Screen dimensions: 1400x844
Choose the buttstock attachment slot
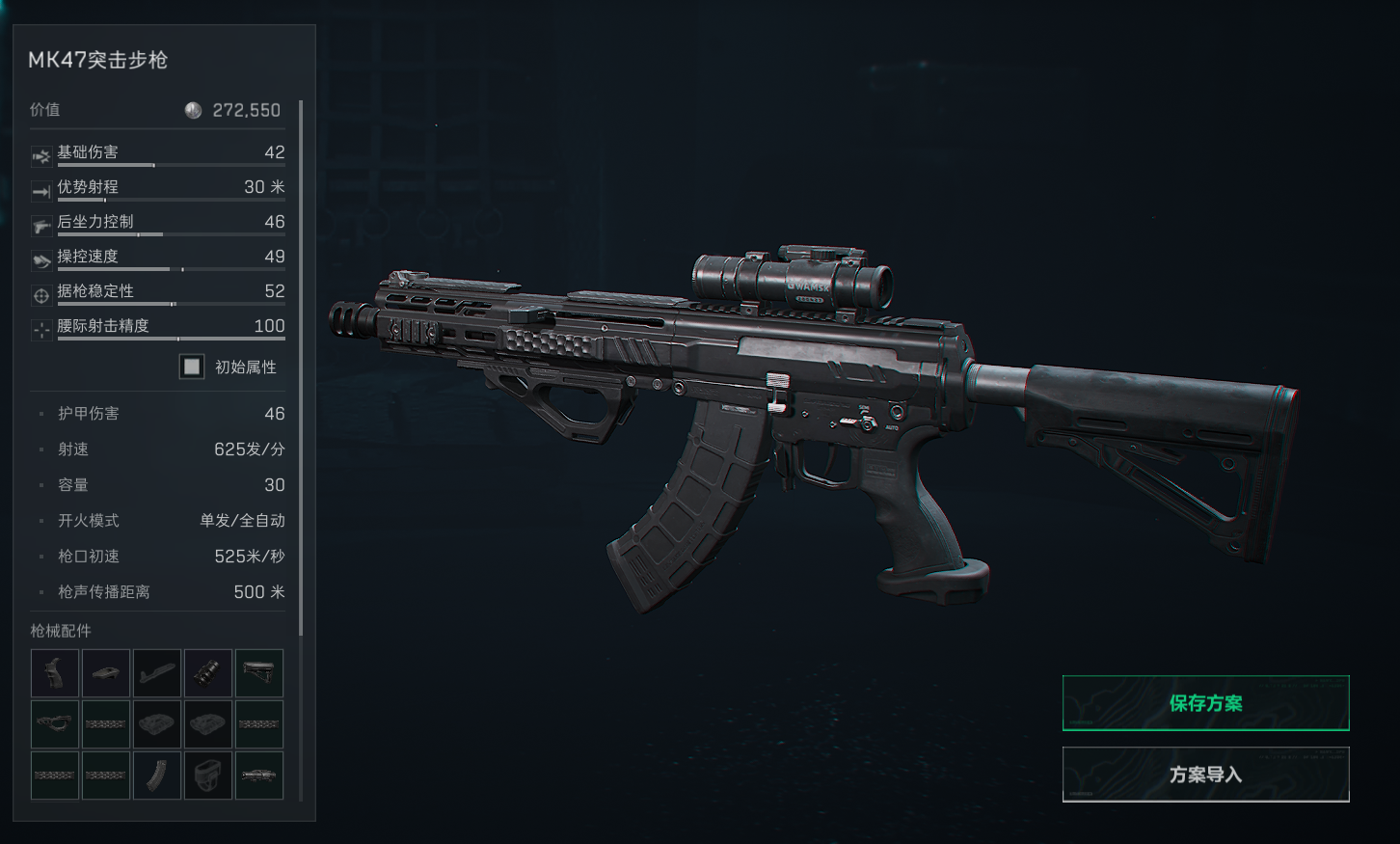click(259, 673)
